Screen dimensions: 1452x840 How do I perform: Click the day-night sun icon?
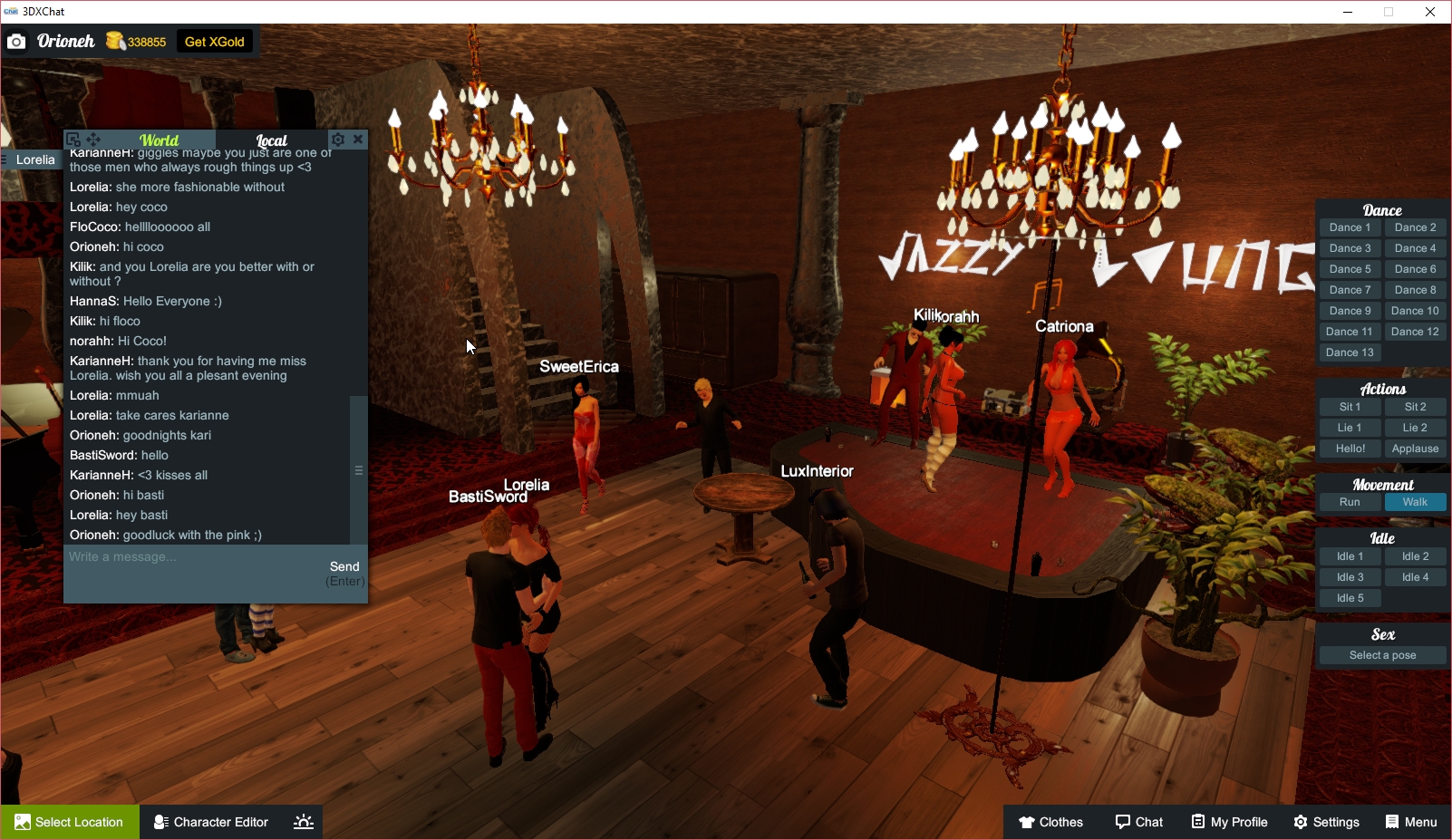tap(302, 821)
